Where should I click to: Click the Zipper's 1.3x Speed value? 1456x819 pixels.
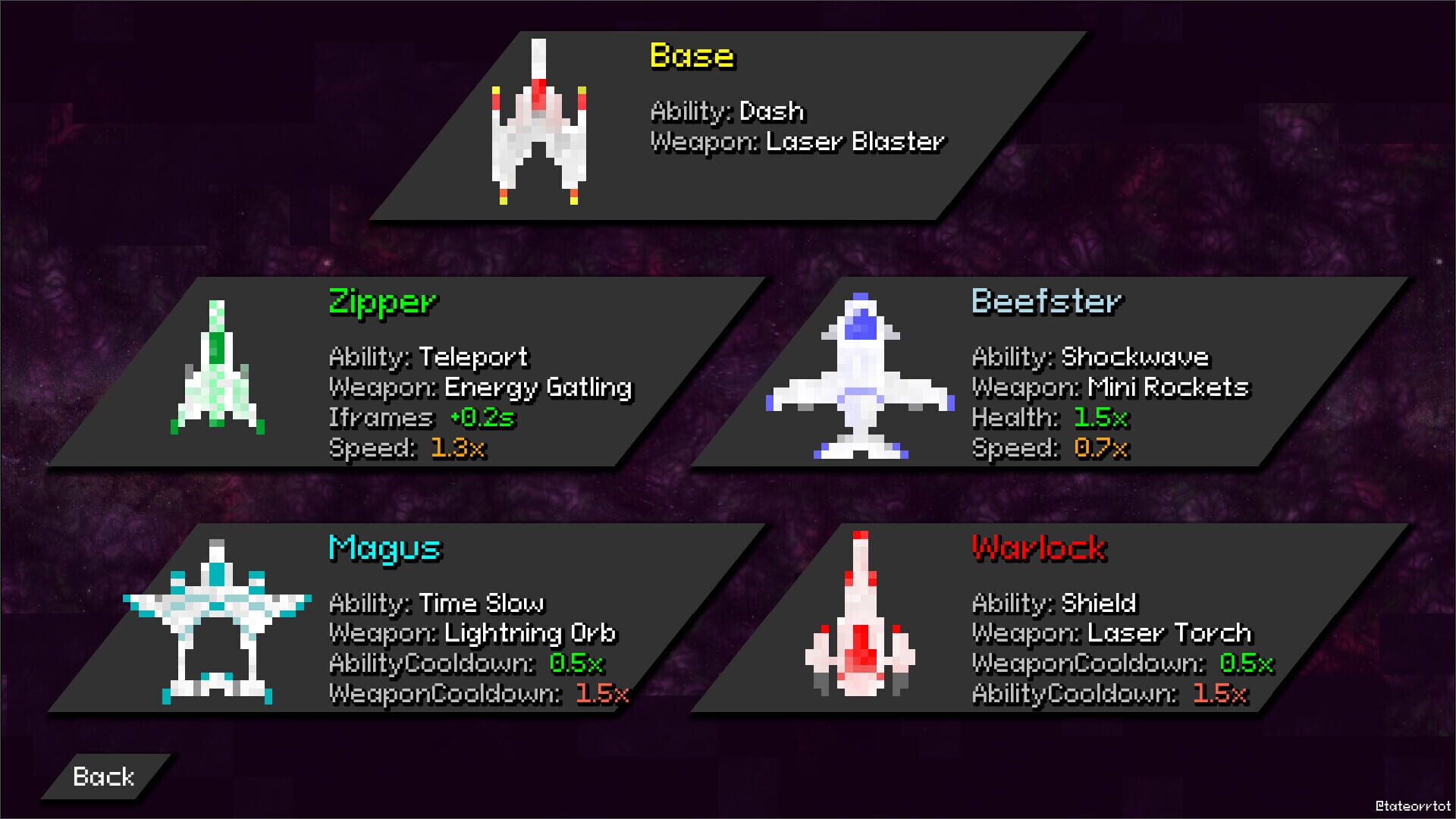coord(459,448)
